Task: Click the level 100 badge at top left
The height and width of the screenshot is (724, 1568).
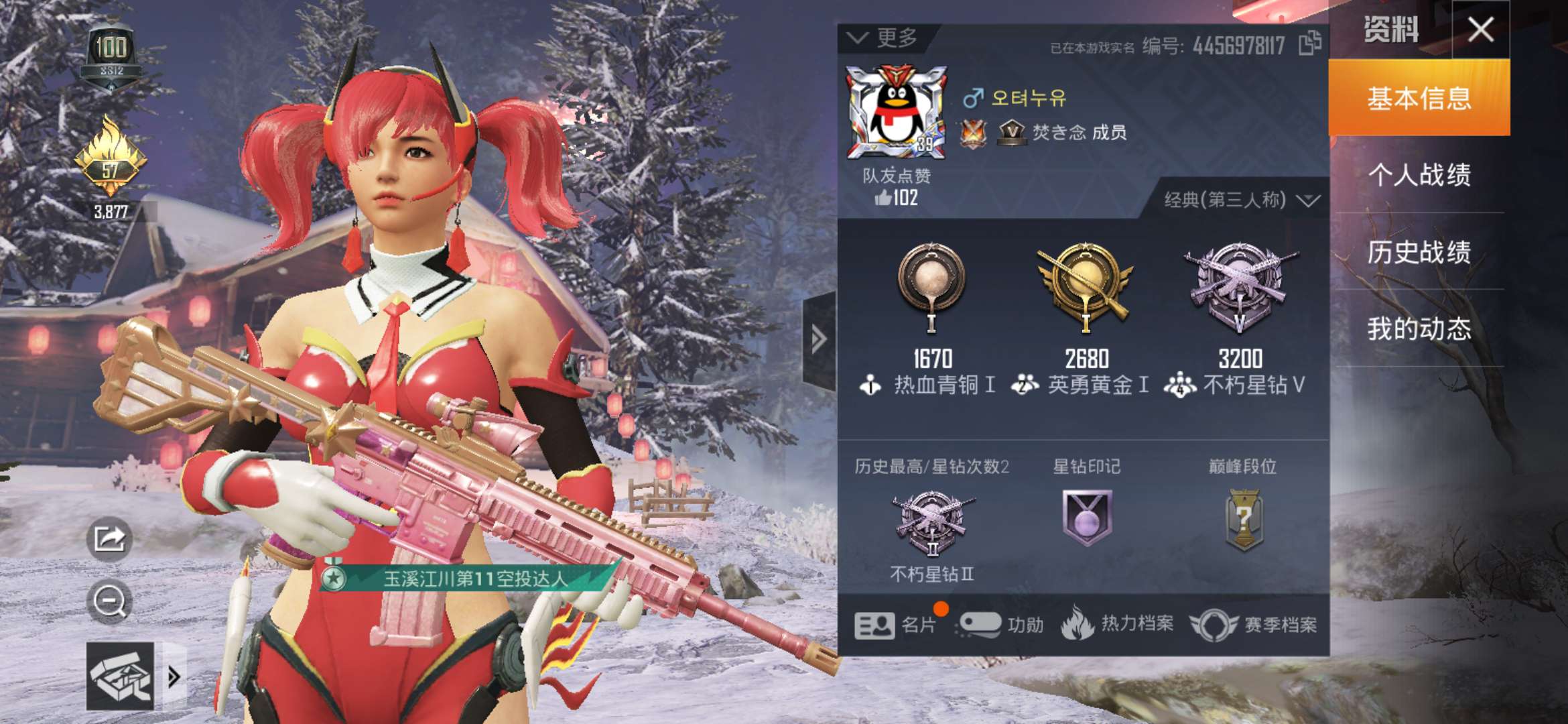Action: click(113, 48)
